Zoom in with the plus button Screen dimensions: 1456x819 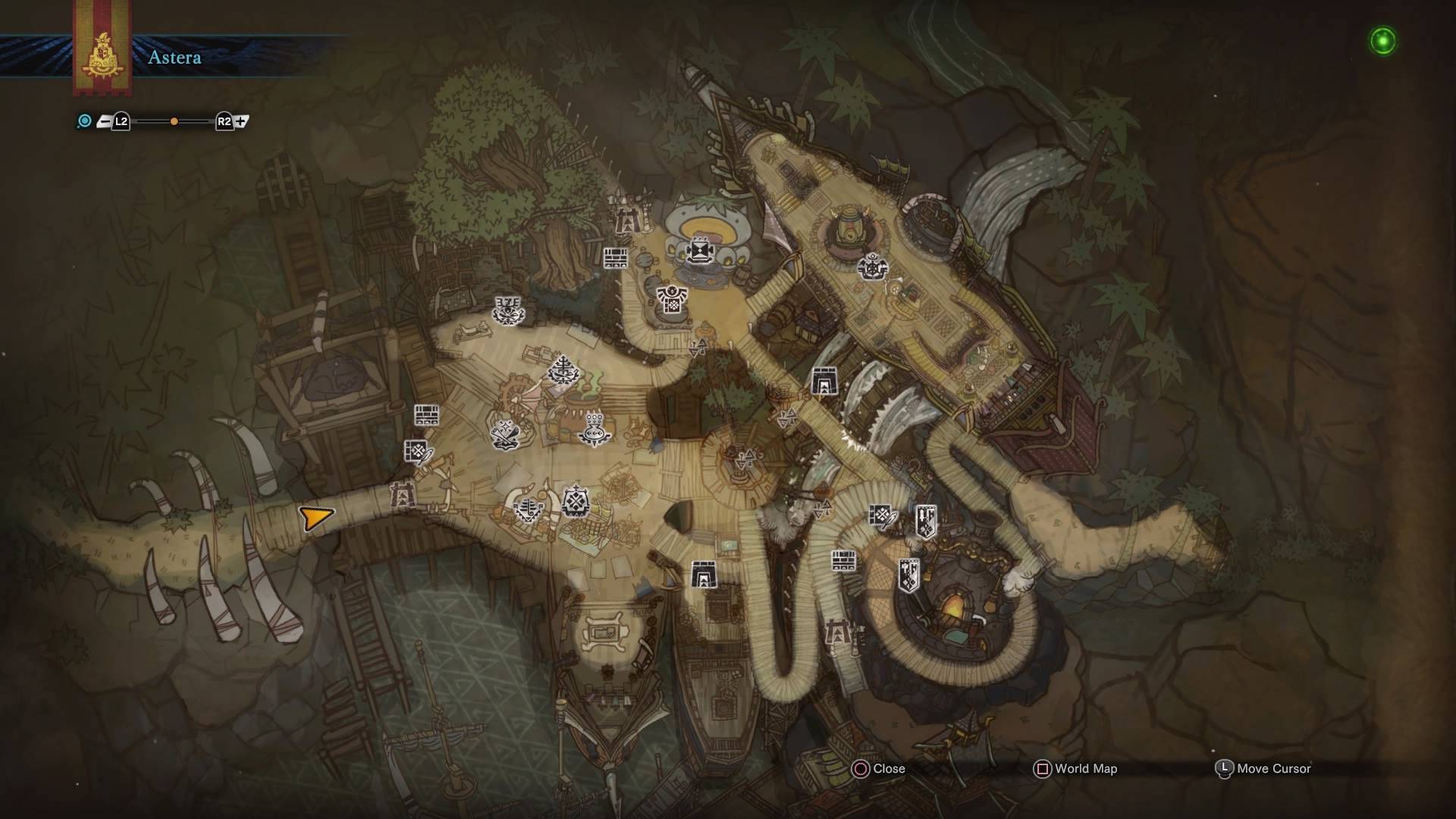click(242, 121)
